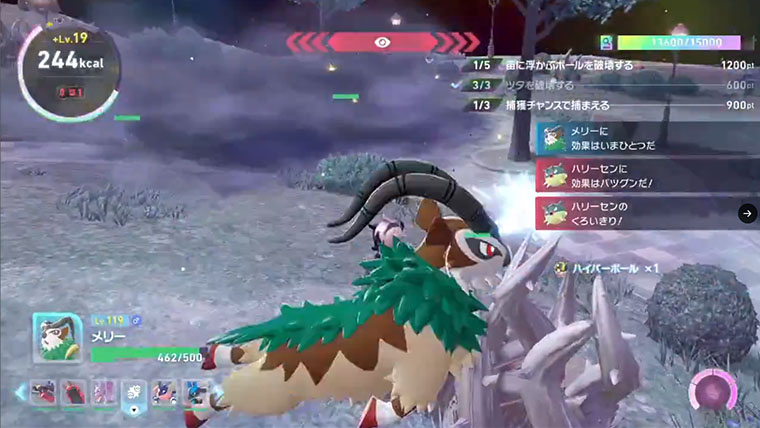This screenshot has height=428, width=760.
Task: Activate the pink circular gauge icon
Action: (x=714, y=390)
